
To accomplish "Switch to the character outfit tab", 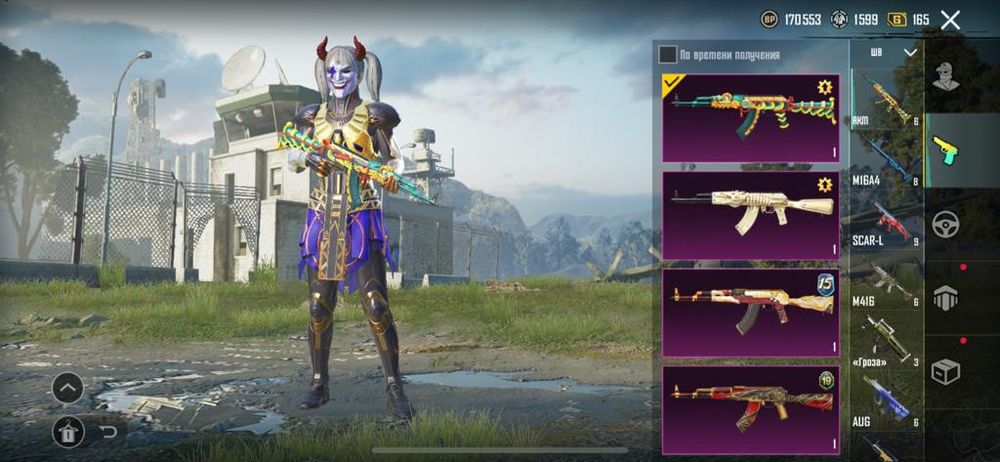I will (945, 77).
